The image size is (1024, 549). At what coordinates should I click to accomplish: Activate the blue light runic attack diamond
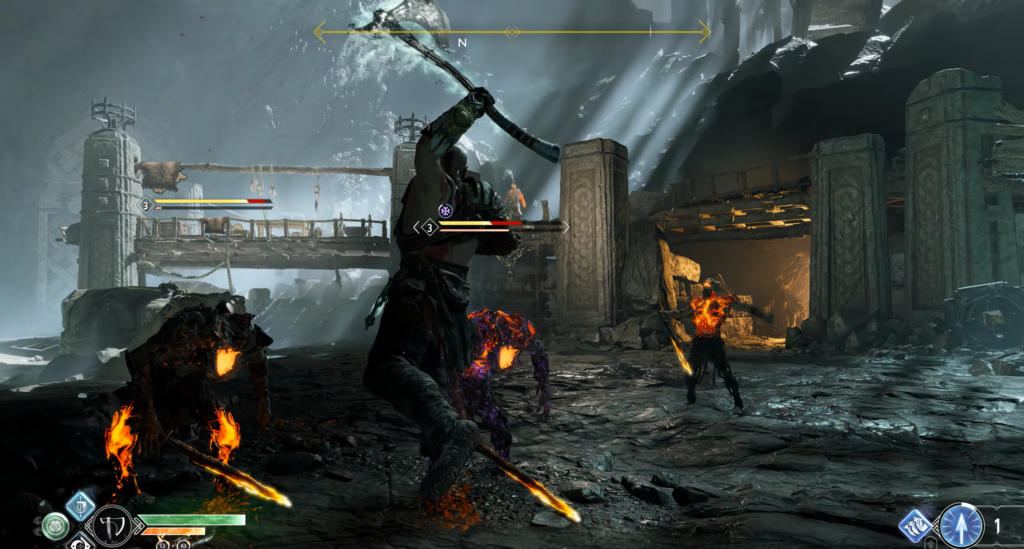click(80, 505)
